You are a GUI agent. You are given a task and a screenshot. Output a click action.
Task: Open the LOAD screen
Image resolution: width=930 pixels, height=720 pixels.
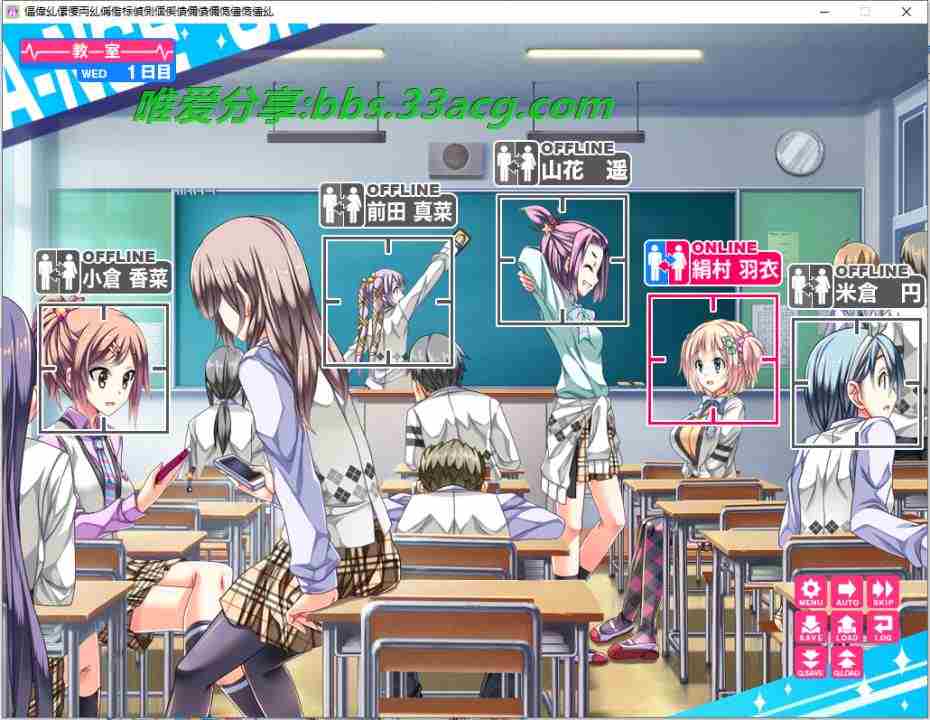tap(847, 627)
